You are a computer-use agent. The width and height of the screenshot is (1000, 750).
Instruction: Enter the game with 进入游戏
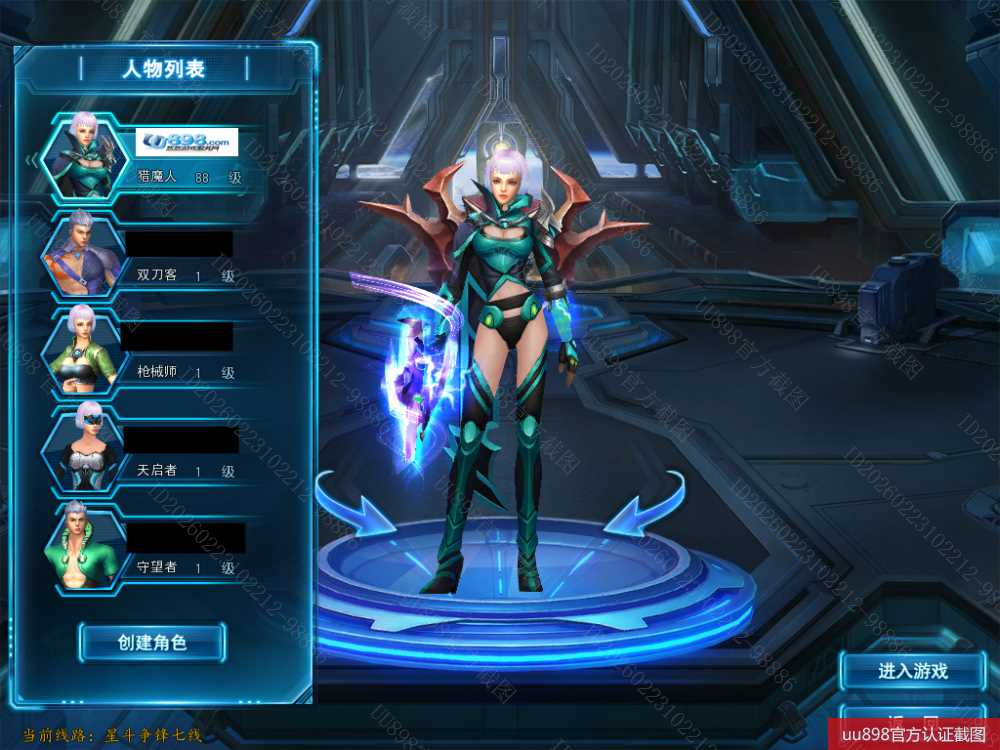(x=912, y=671)
